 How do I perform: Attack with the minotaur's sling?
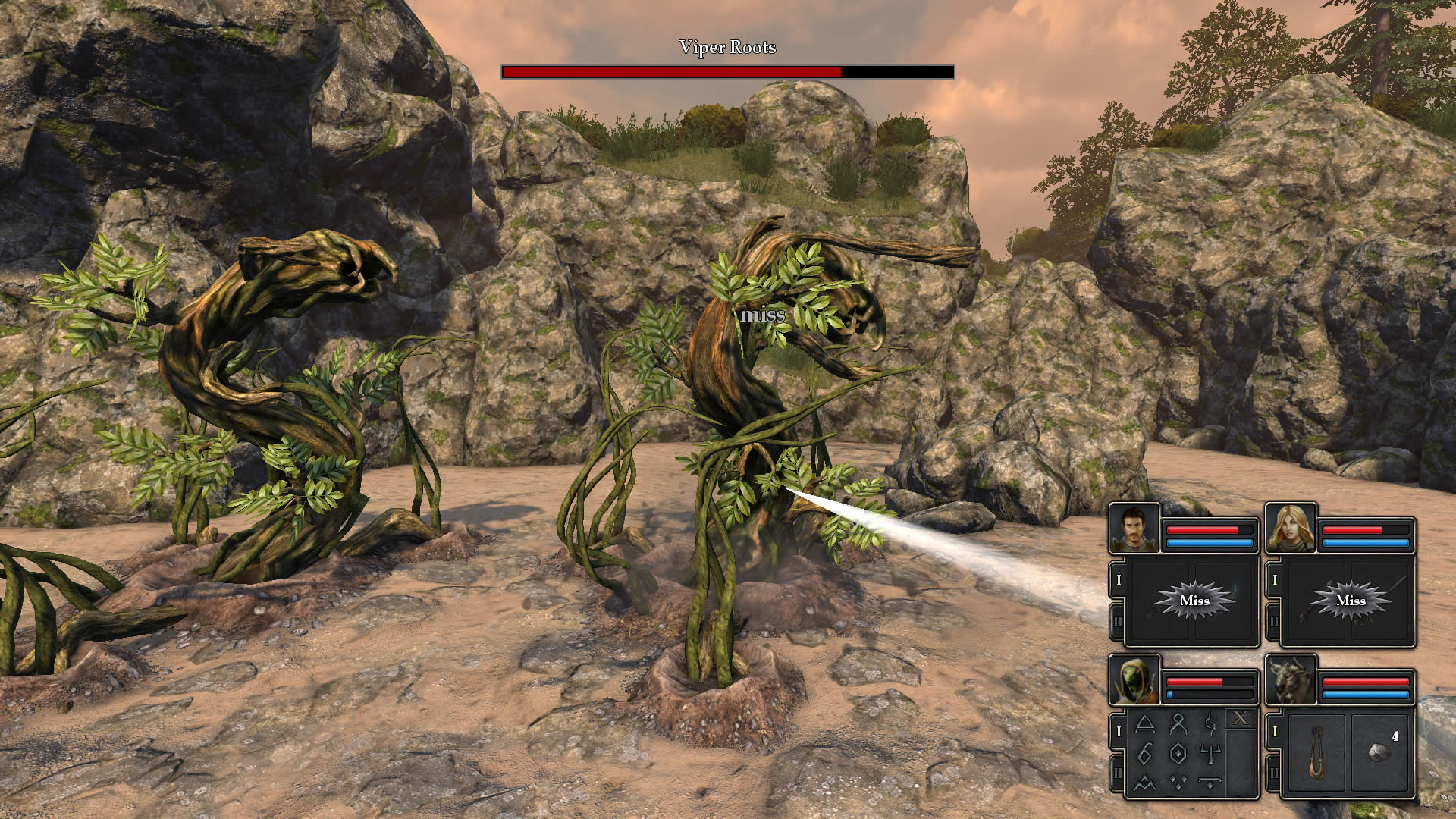(1316, 752)
